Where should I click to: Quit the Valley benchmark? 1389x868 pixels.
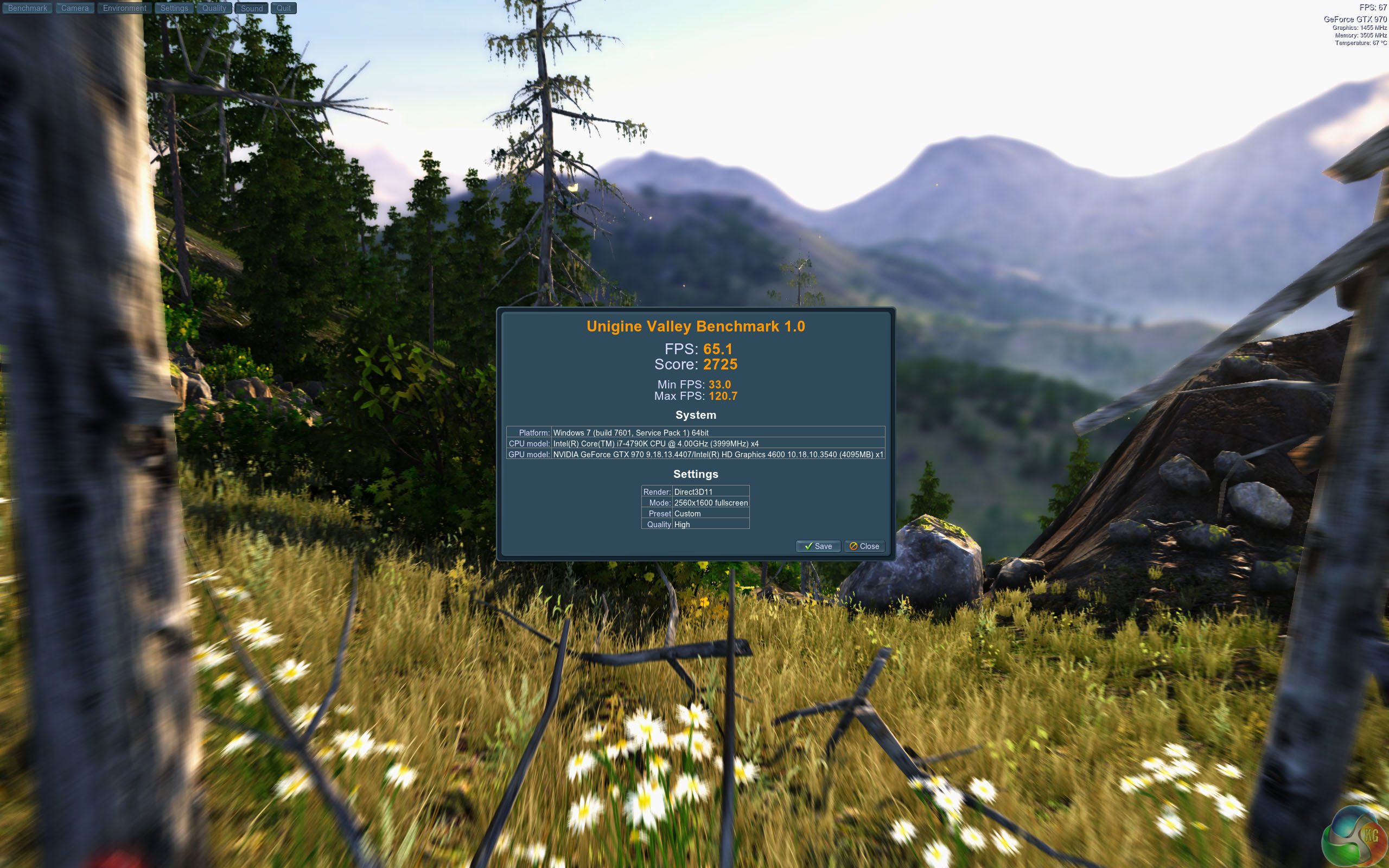click(284, 8)
